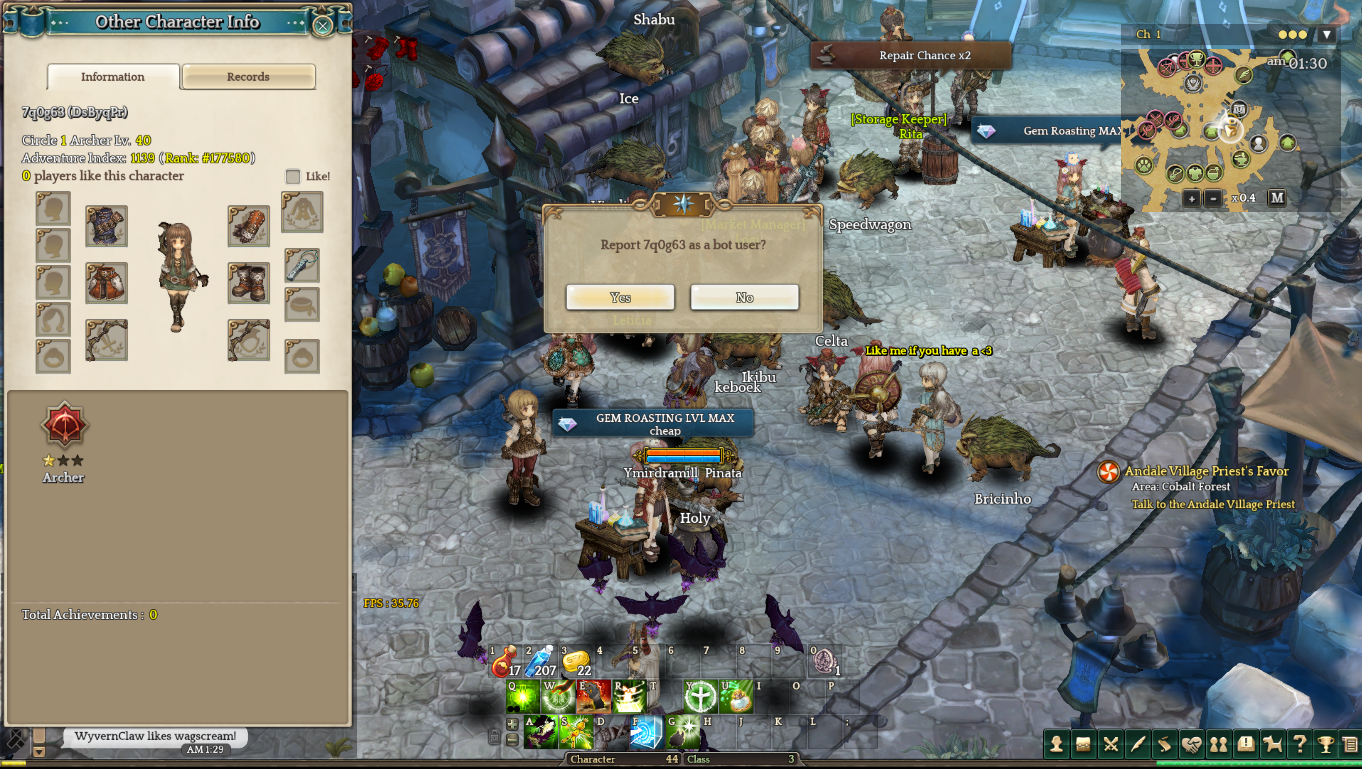Switch to the Records tab
Screen dimensions: 1362x769
pos(248,77)
